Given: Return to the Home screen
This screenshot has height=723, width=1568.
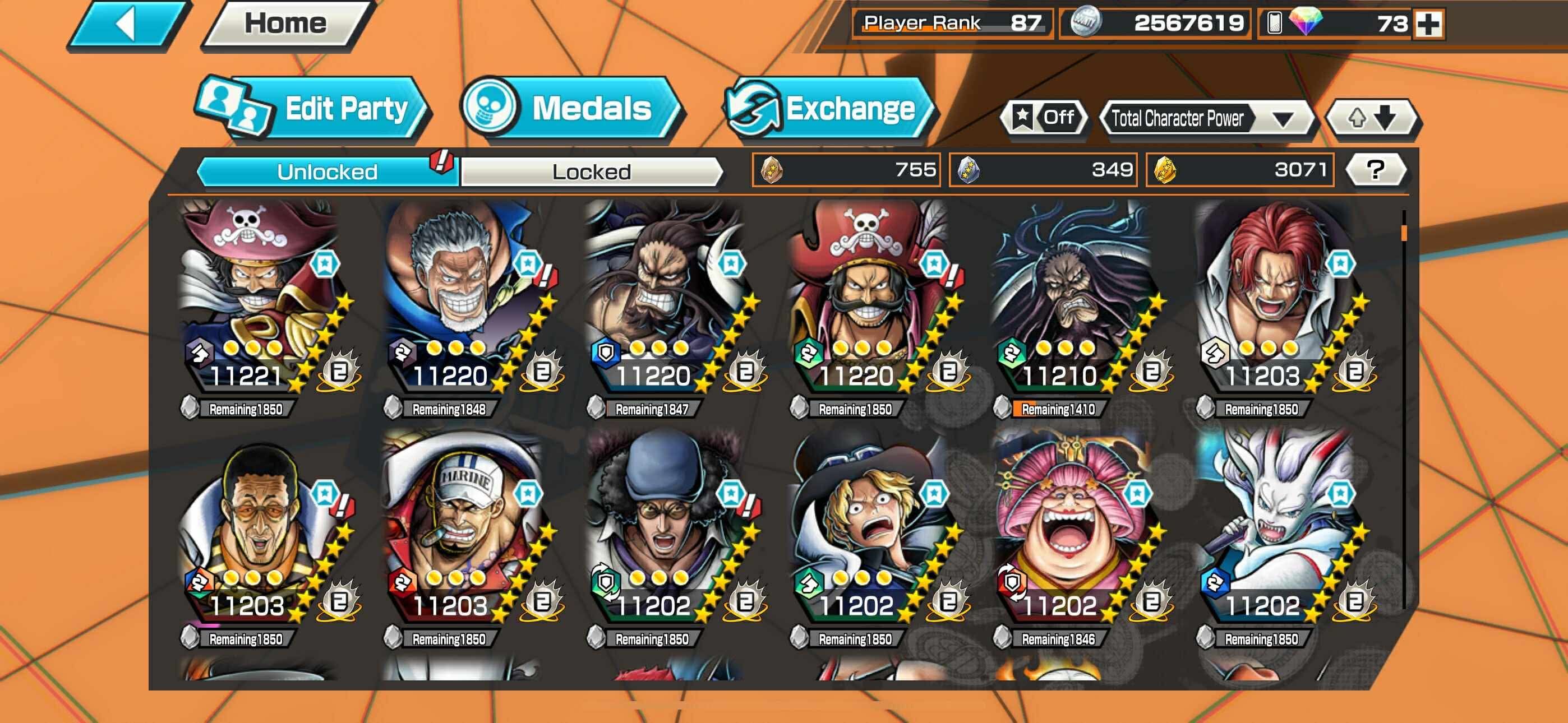Looking at the screenshot, I should [285, 24].
